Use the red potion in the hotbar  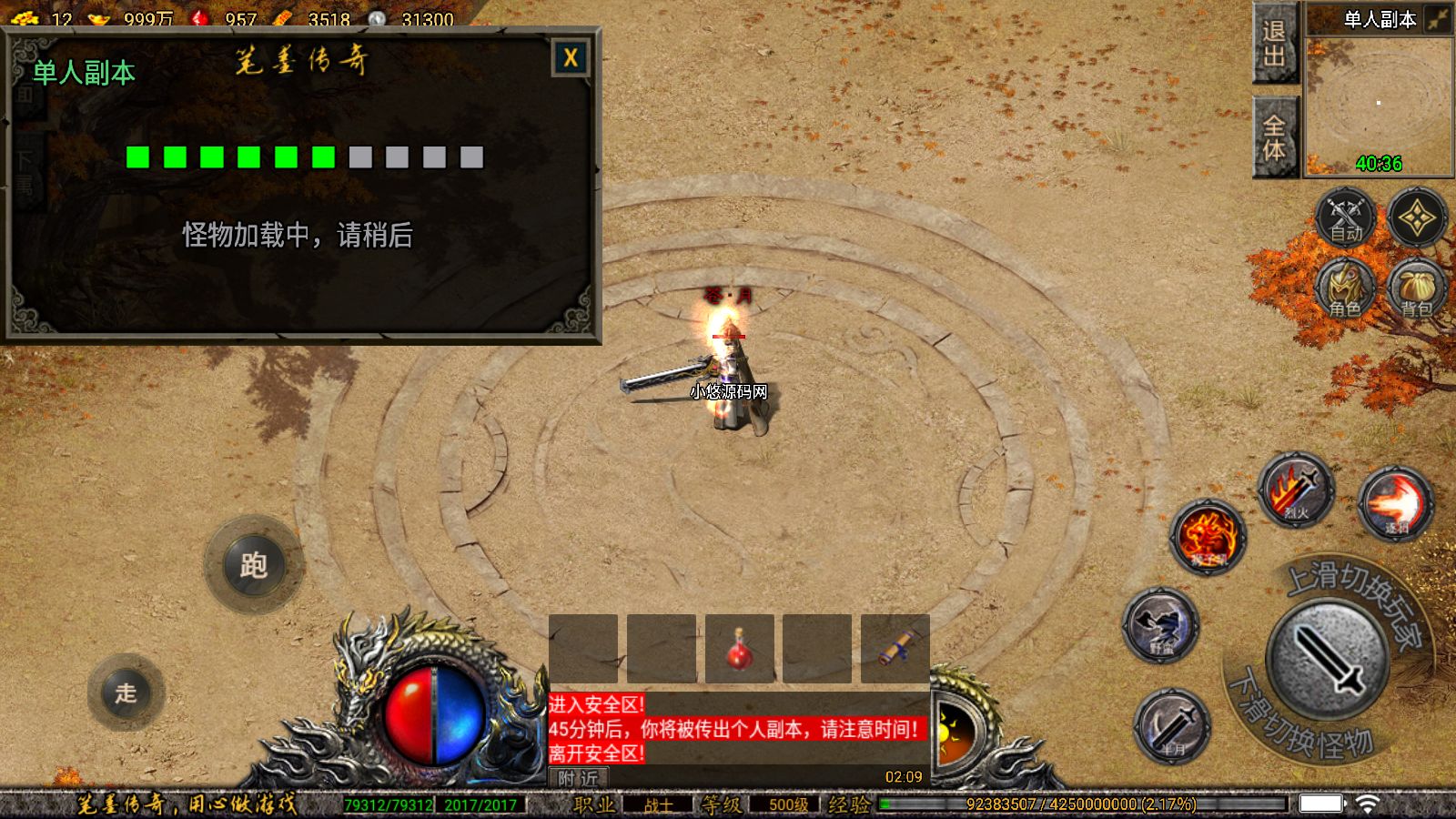click(x=739, y=649)
